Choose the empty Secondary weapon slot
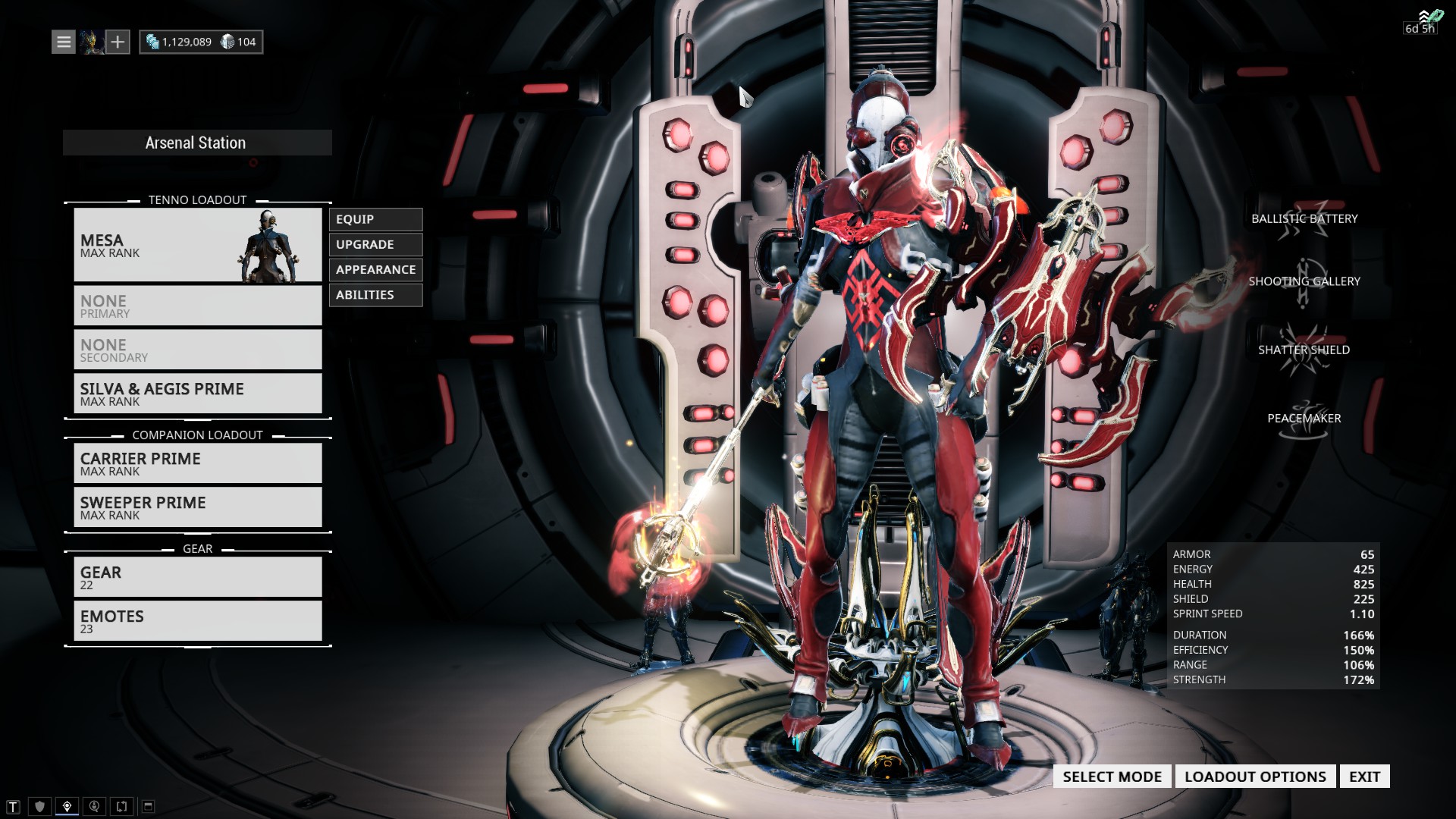 click(x=197, y=350)
